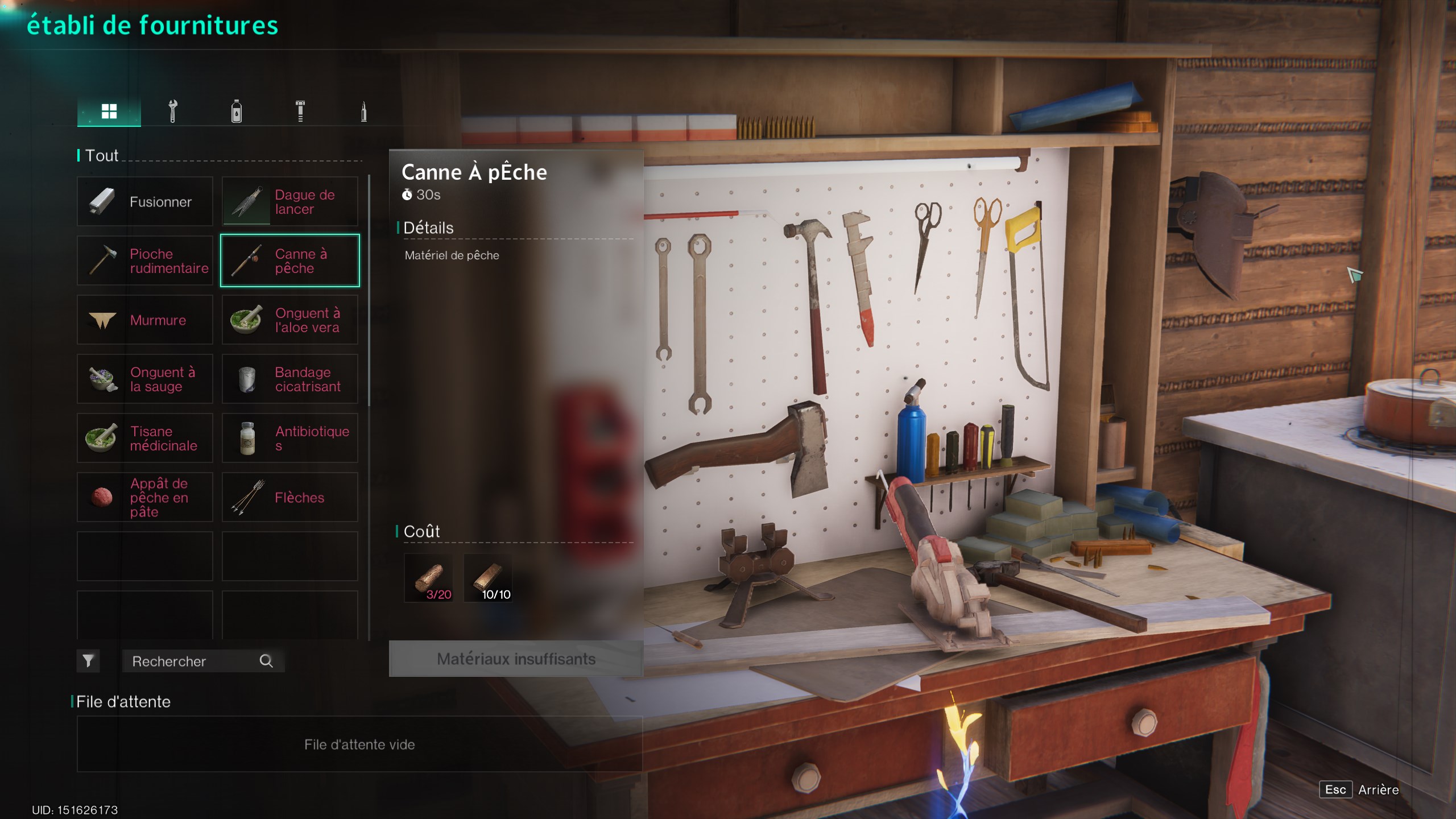Inspect the wood log cost material
This screenshot has height=819, width=1456.
(x=429, y=578)
